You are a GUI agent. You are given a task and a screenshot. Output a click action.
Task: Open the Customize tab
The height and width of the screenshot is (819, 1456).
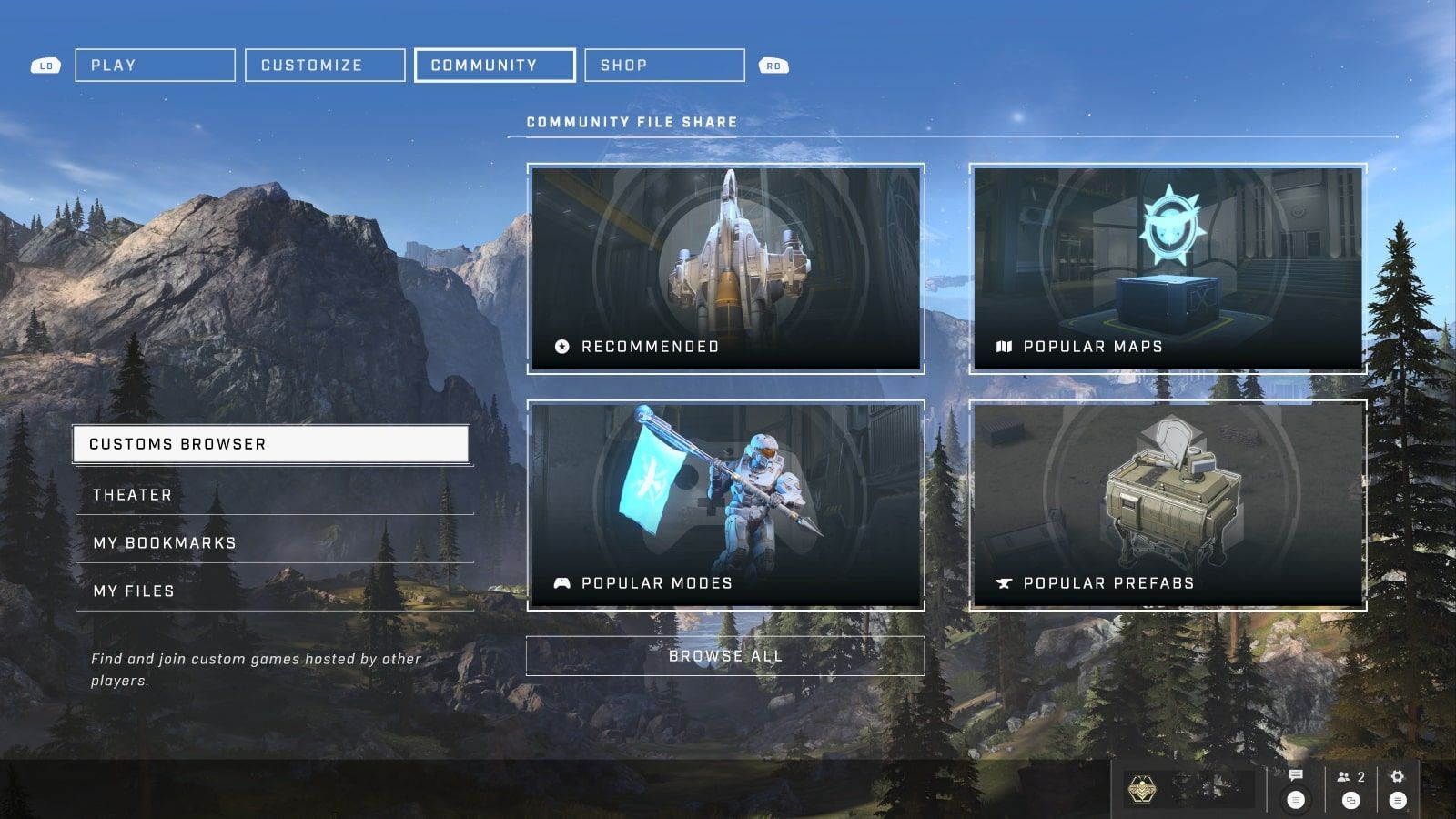(x=325, y=66)
